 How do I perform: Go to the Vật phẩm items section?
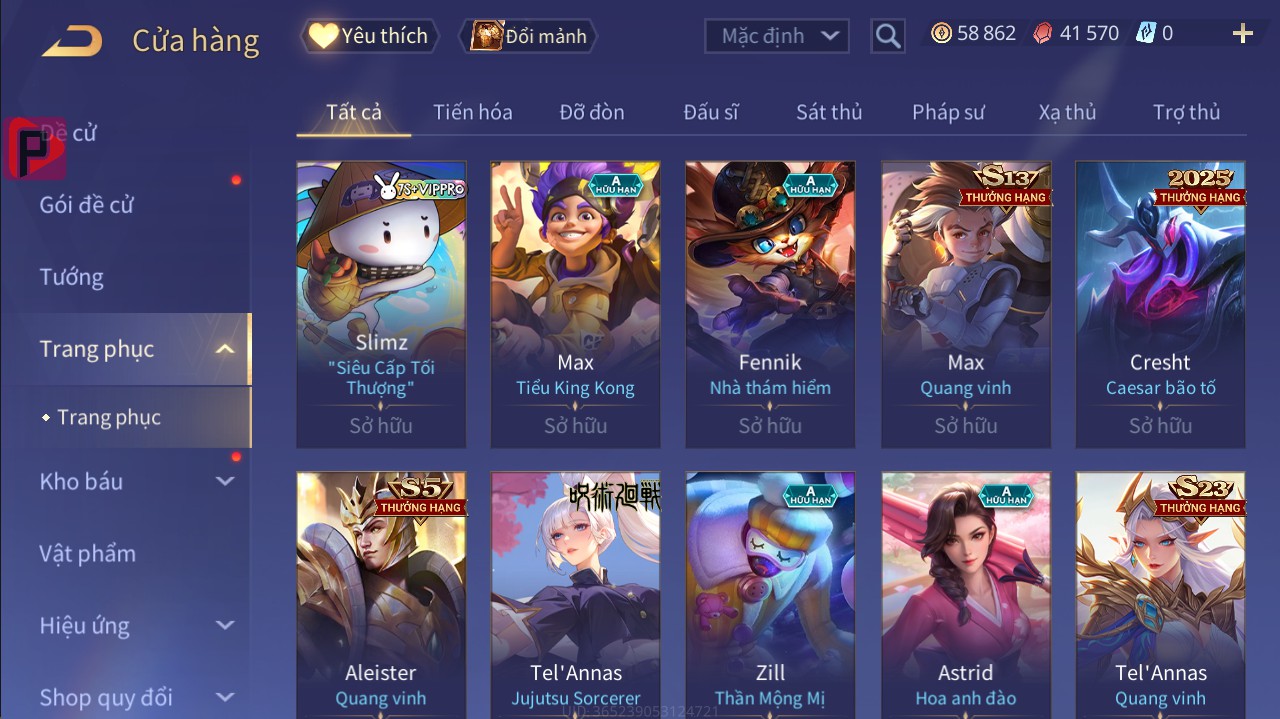[x=87, y=553]
